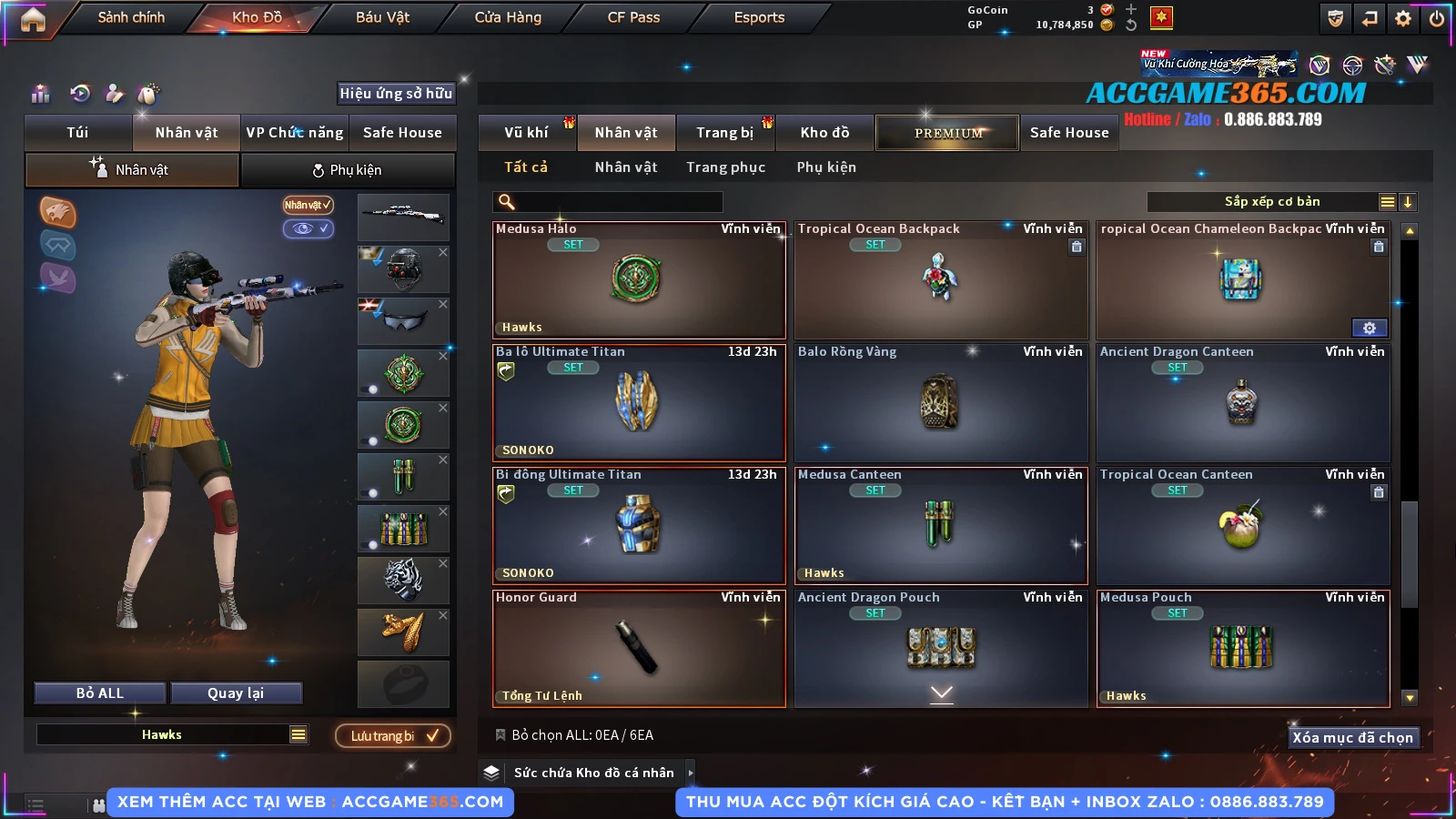Open the Sảnh chính lobby tab
This screenshot has height=819, width=1456.
click(x=131, y=17)
